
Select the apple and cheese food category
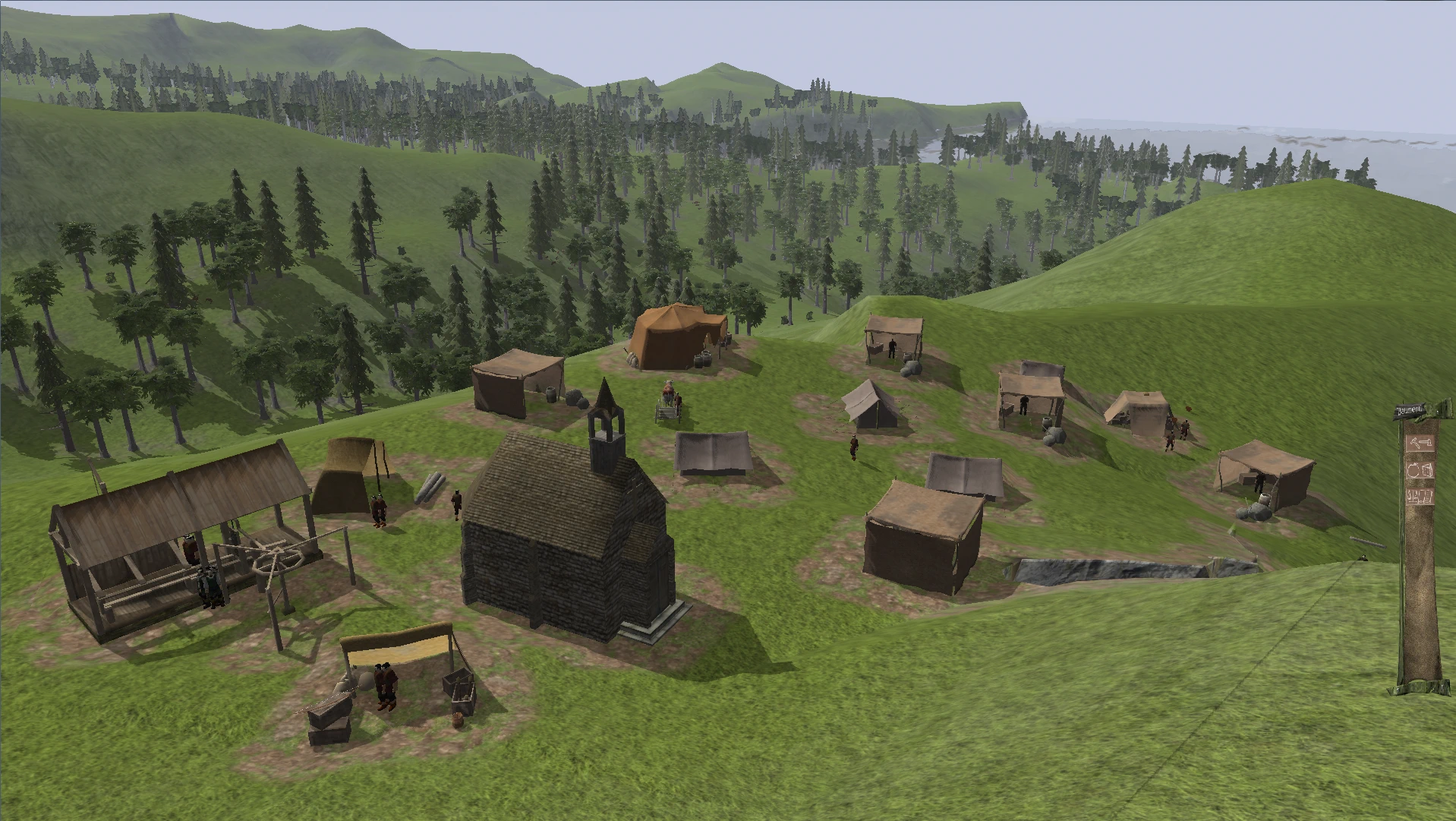tap(1419, 471)
